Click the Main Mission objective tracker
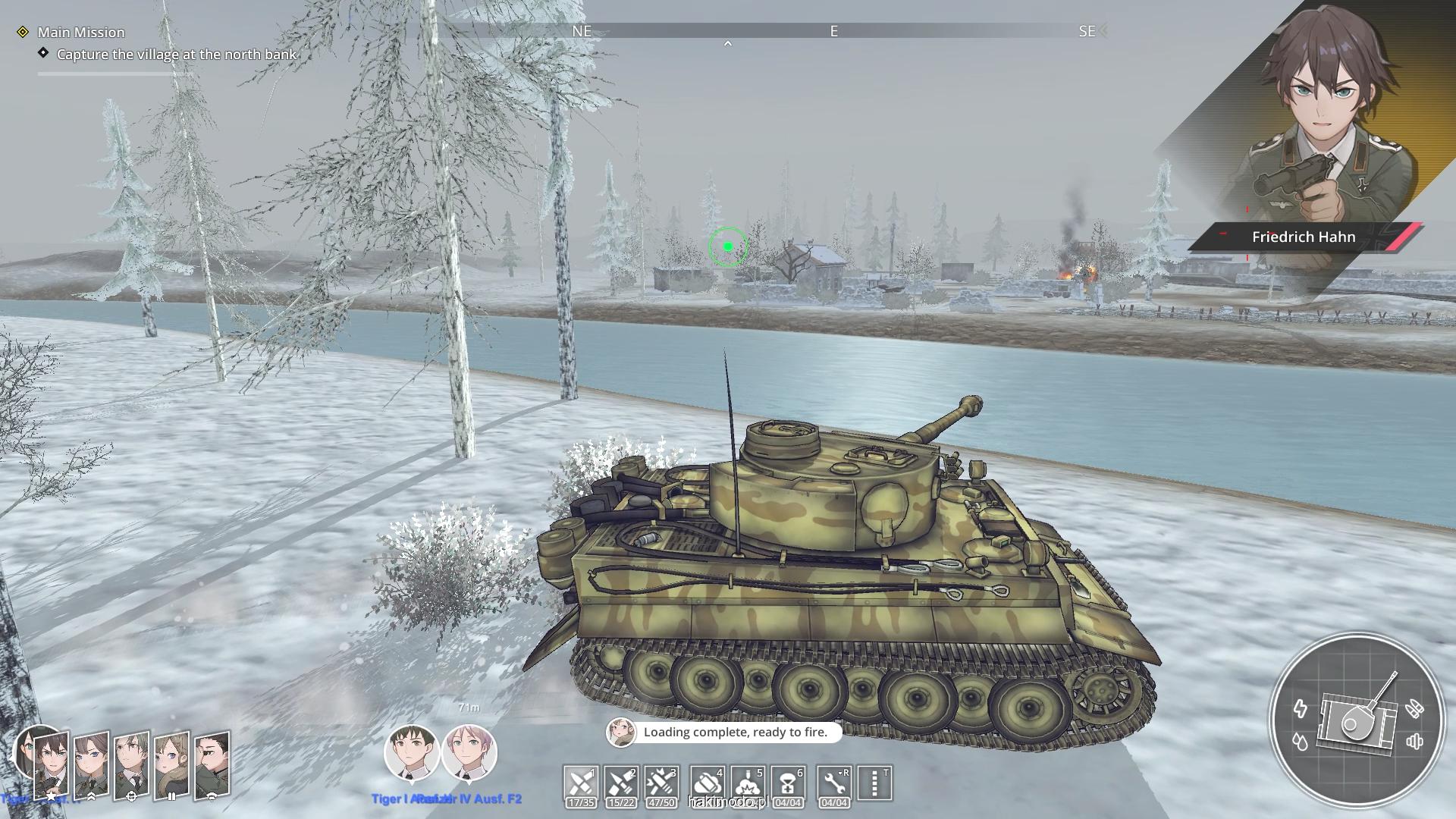1456x819 pixels. tap(81, 32)
